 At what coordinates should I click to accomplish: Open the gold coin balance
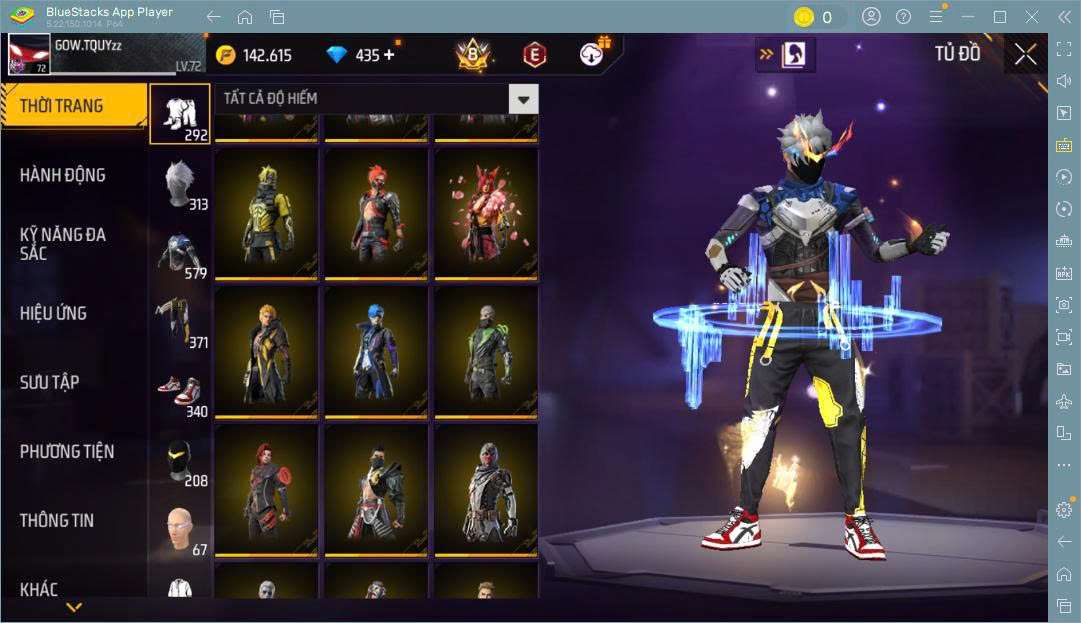pos(254,55)
